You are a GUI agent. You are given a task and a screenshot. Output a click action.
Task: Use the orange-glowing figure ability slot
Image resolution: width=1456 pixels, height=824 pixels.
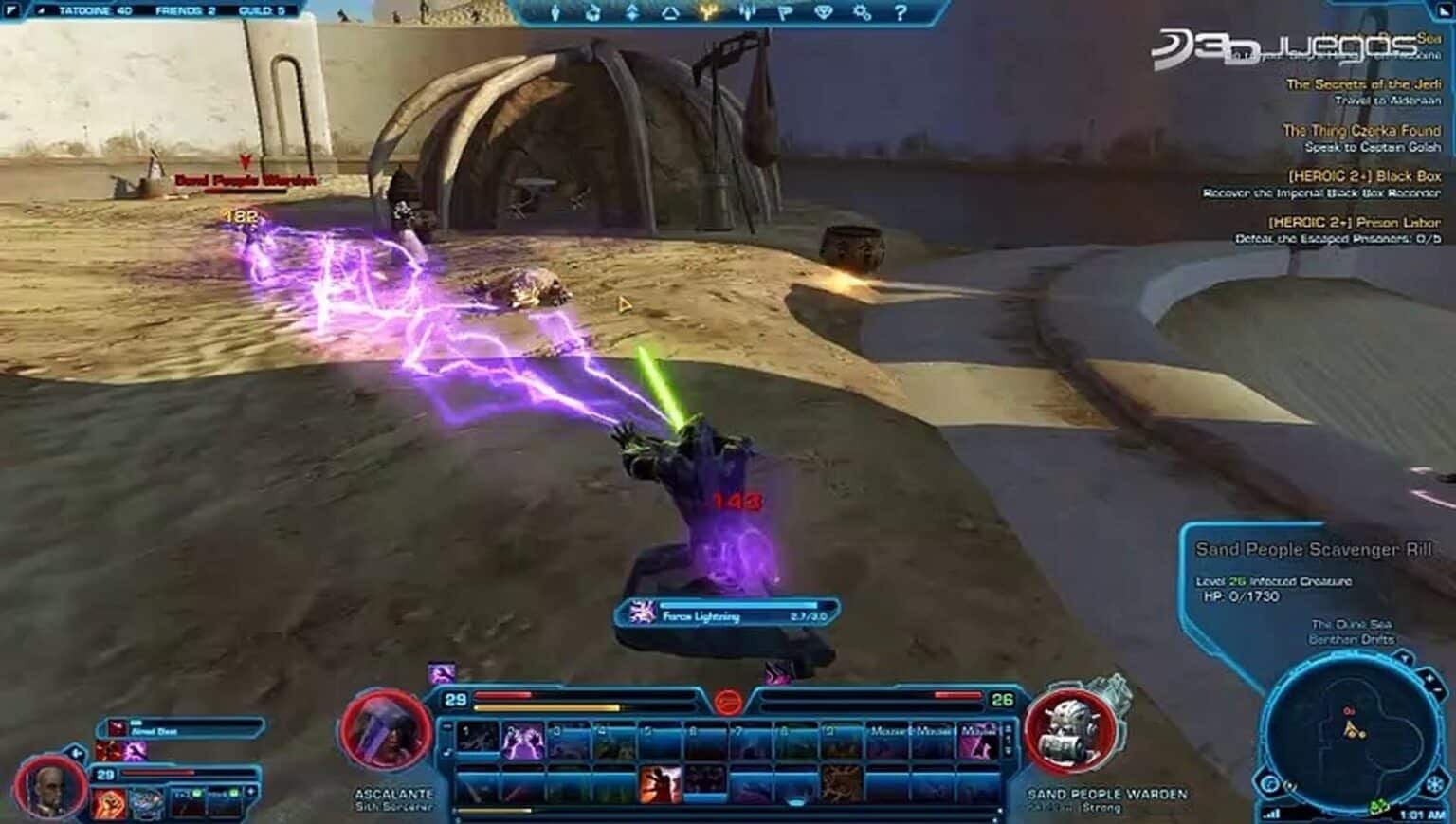661,786
